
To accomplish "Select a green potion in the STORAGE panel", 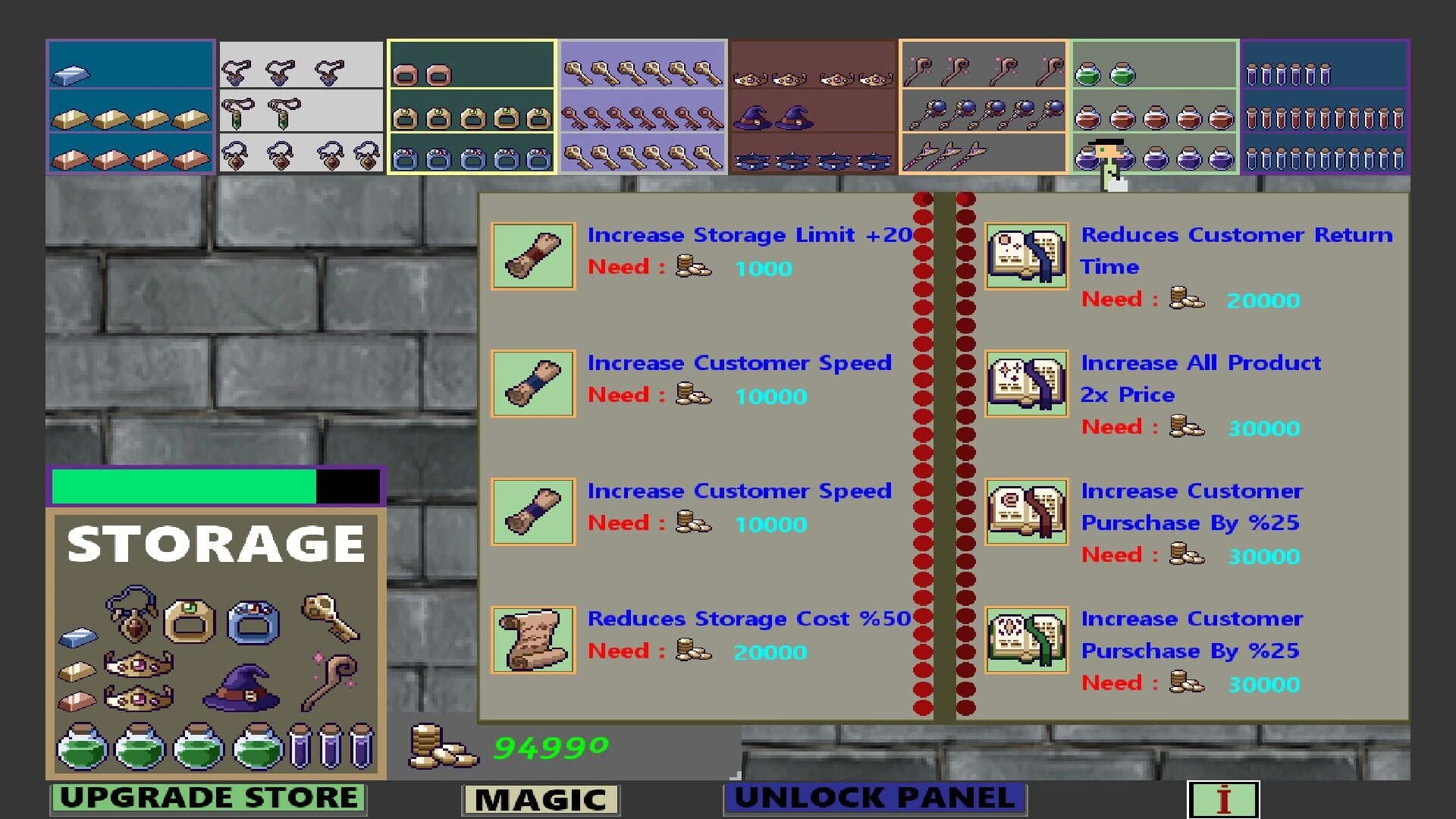I will (x=83, y=749).
